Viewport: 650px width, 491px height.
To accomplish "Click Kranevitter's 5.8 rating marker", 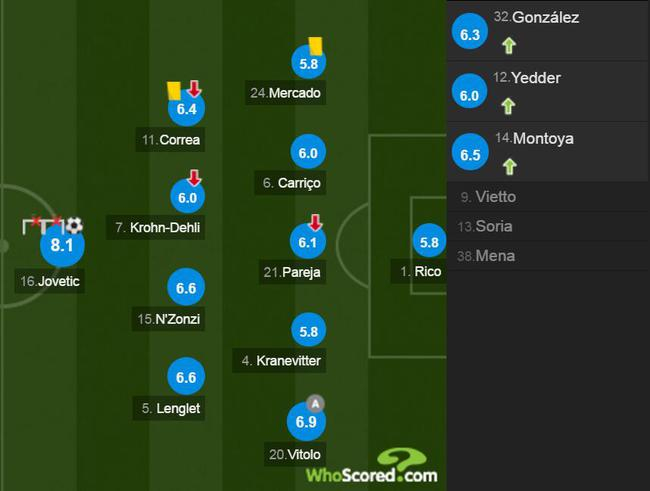I will [307, 331].
